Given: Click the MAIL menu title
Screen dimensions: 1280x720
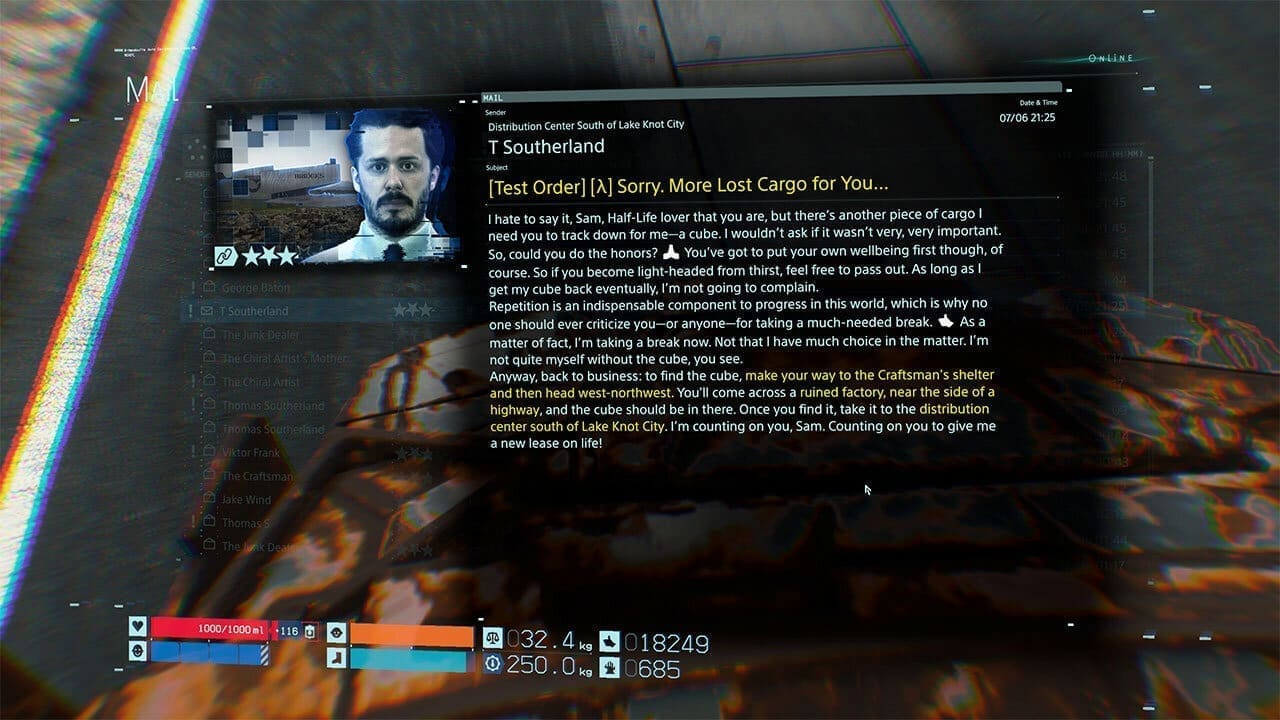Looking at the screenshot, I should click(150, 90).
